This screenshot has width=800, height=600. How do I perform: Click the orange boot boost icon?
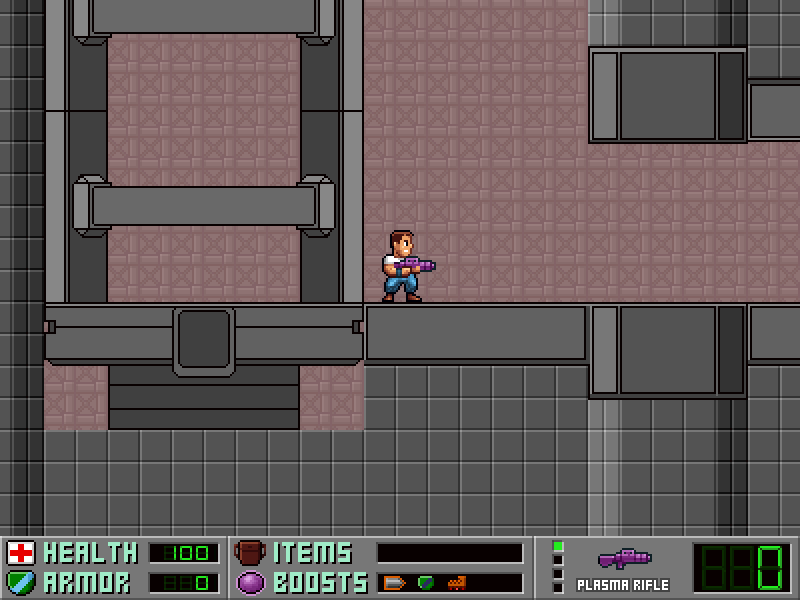point(457,582)
